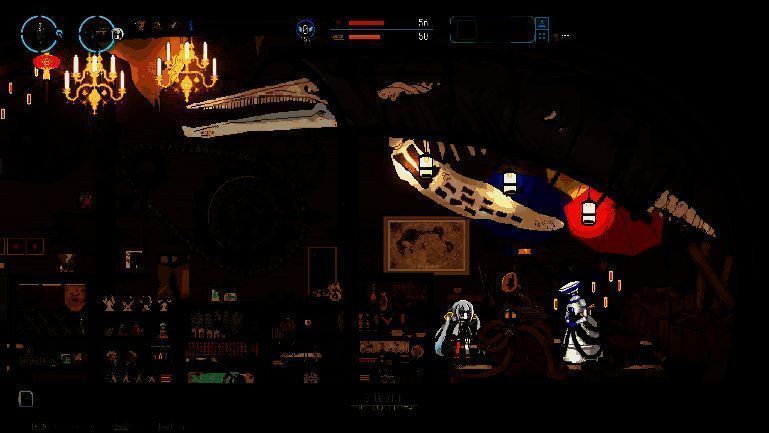769x433 pixels.
Task: Click the blue triangle icon beside the panel
Action: coord(542,22)
